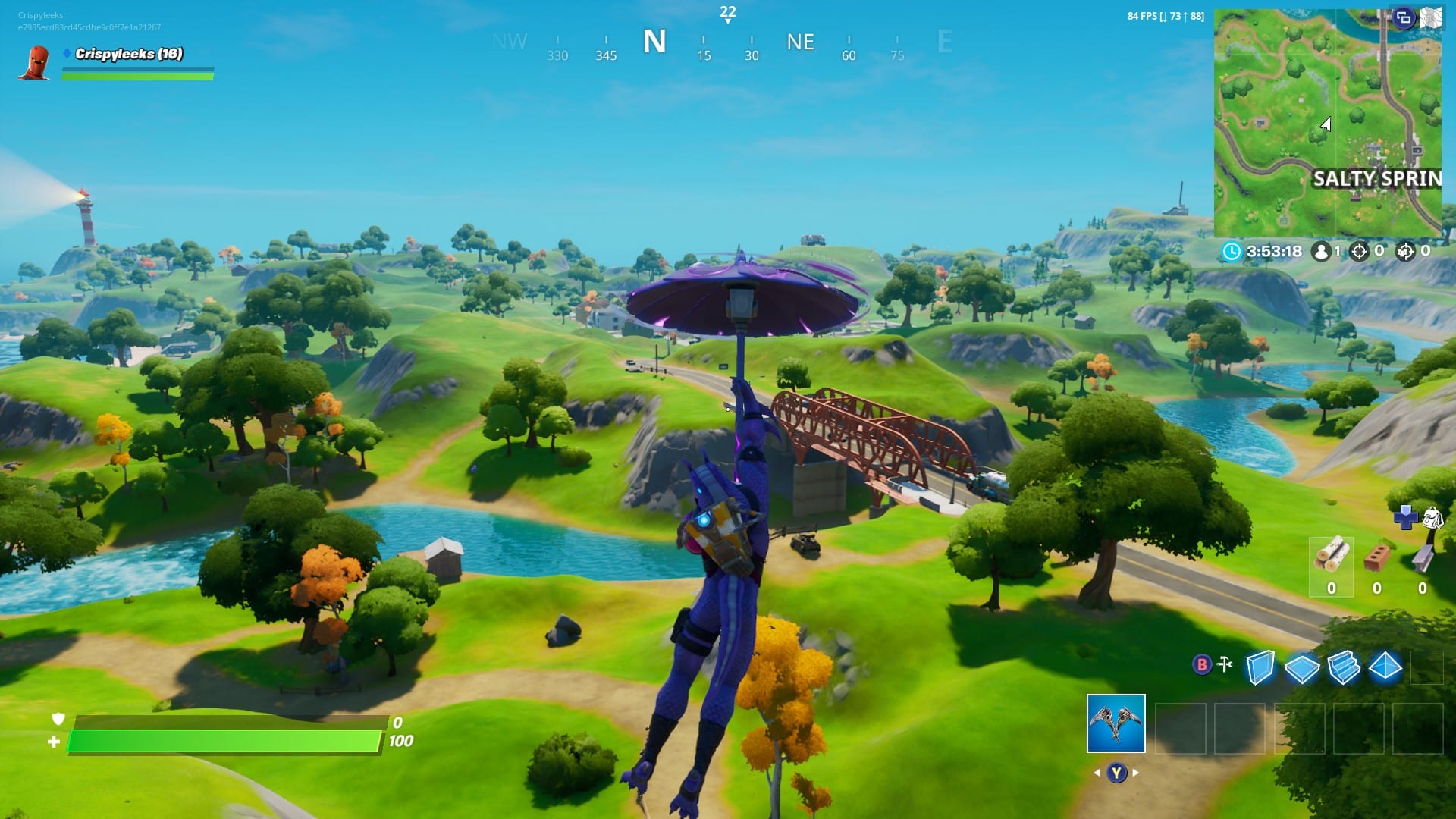Click the eliminations crosshair icon
Screen dimensions: 1456x819
[1360, 252]
